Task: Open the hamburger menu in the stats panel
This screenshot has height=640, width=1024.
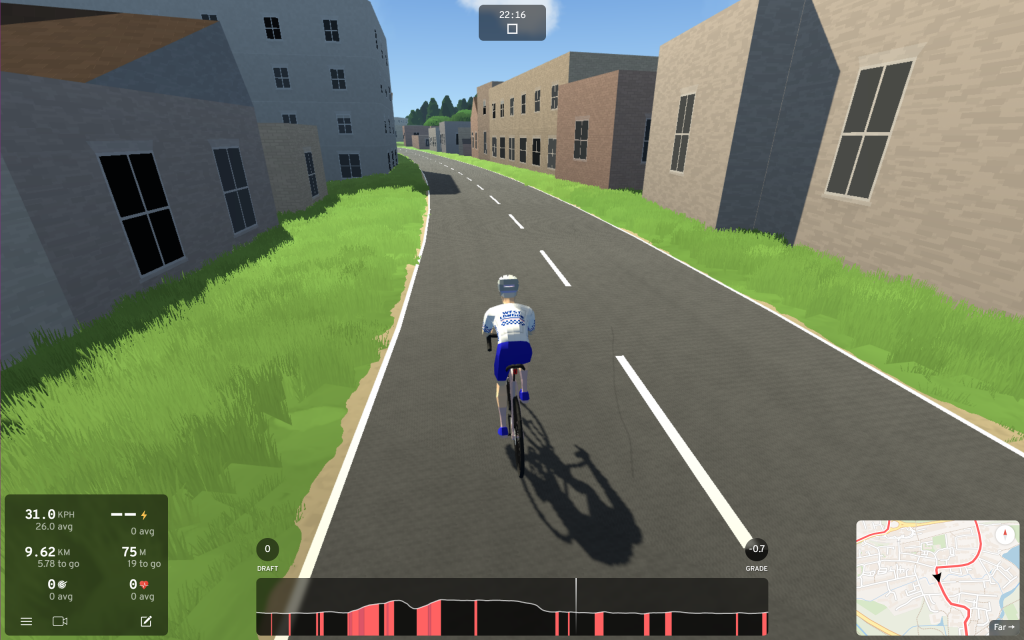Action: click(27, 621)
